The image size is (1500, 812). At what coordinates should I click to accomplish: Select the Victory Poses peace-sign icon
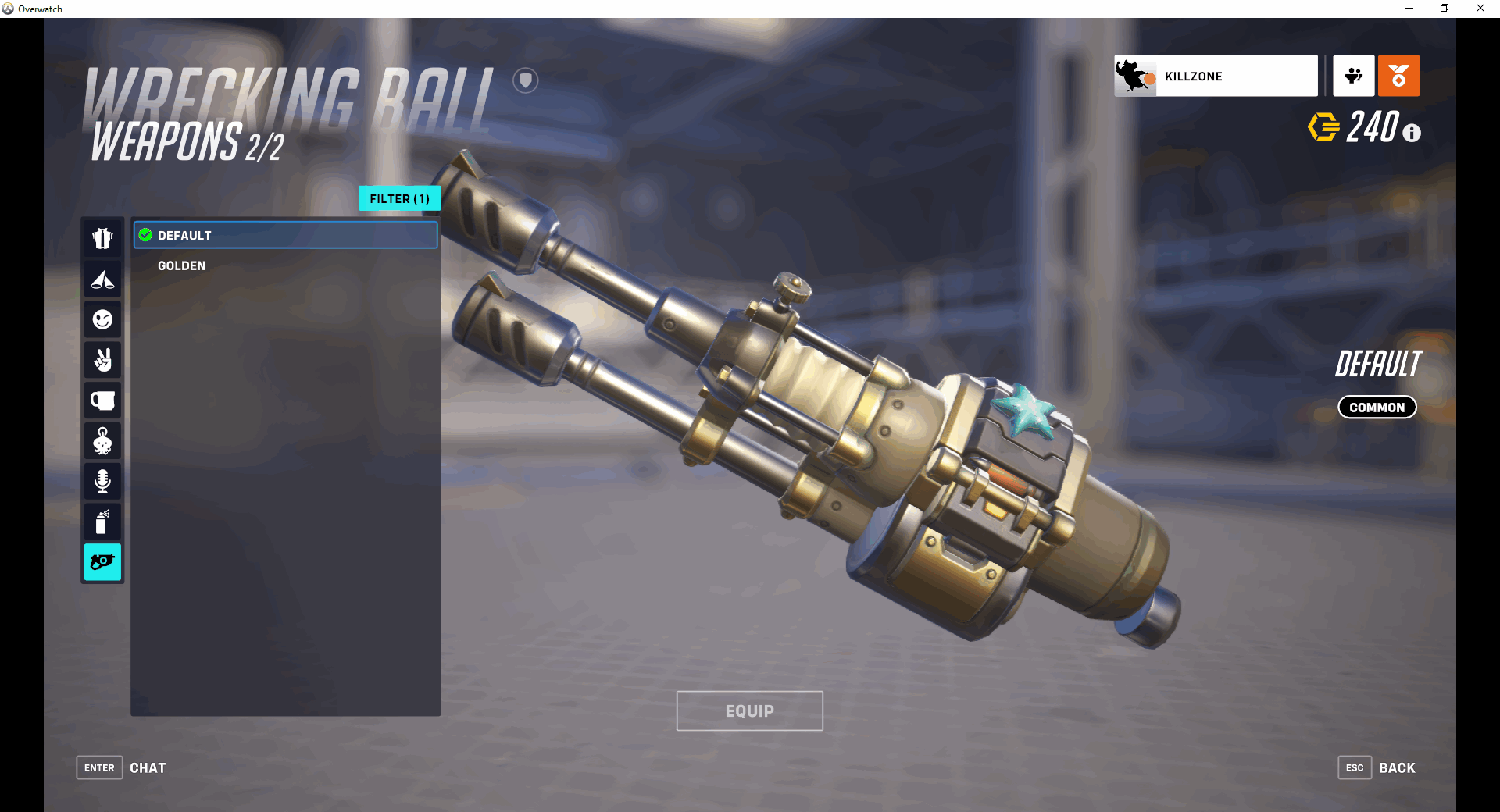[x=102, y=360]
